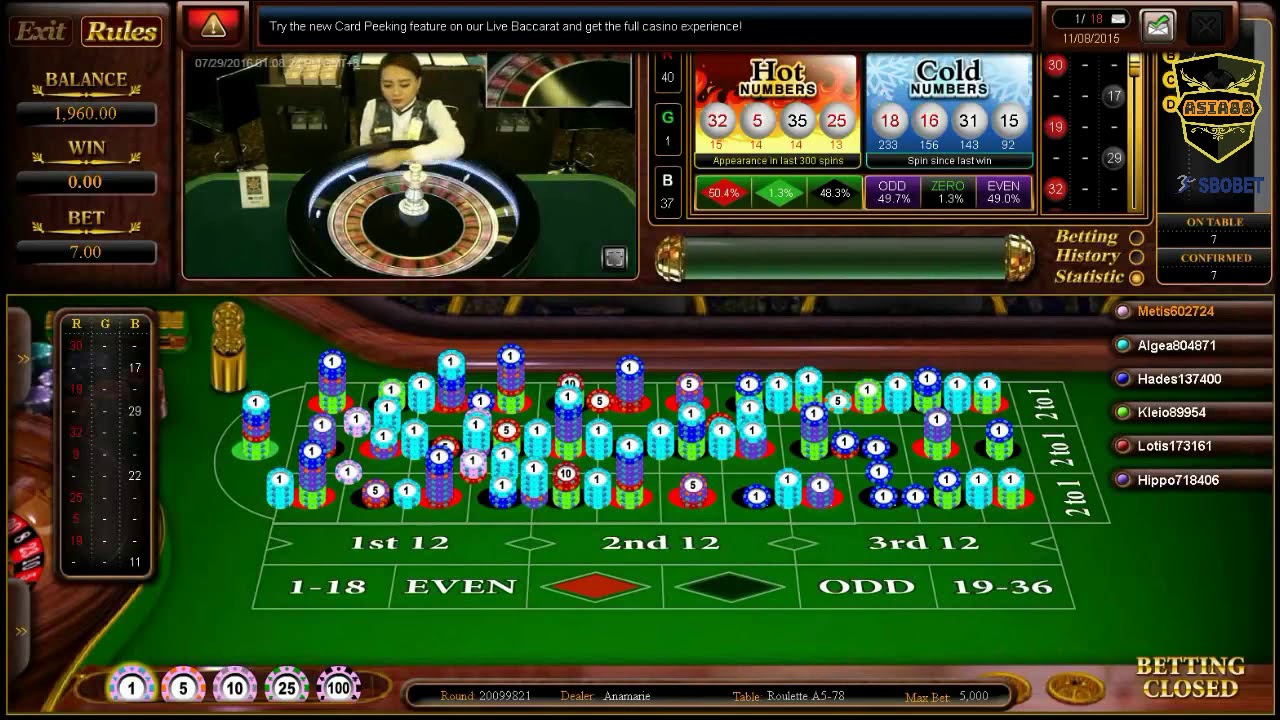The width and height of the screenshot is (1280, 720).
Task: Place a bet on 19-36
Action: 1002,586
